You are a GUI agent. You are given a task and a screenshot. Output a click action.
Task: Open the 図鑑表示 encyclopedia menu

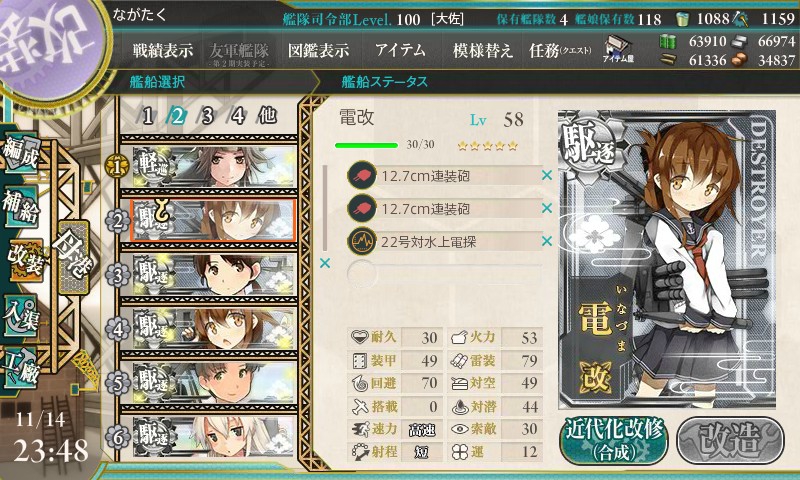coord(318,50)
